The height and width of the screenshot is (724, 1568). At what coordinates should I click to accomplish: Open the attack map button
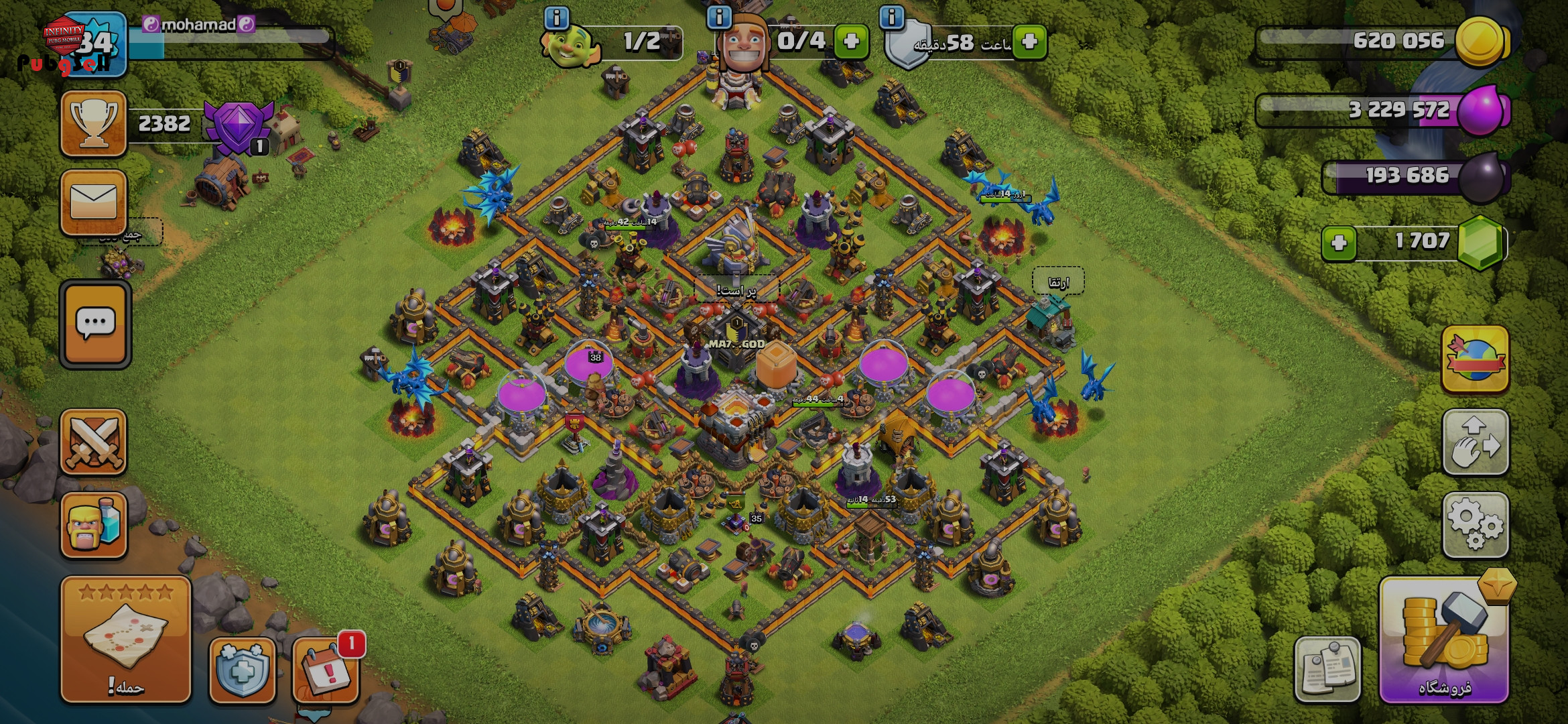click(126, 639)
